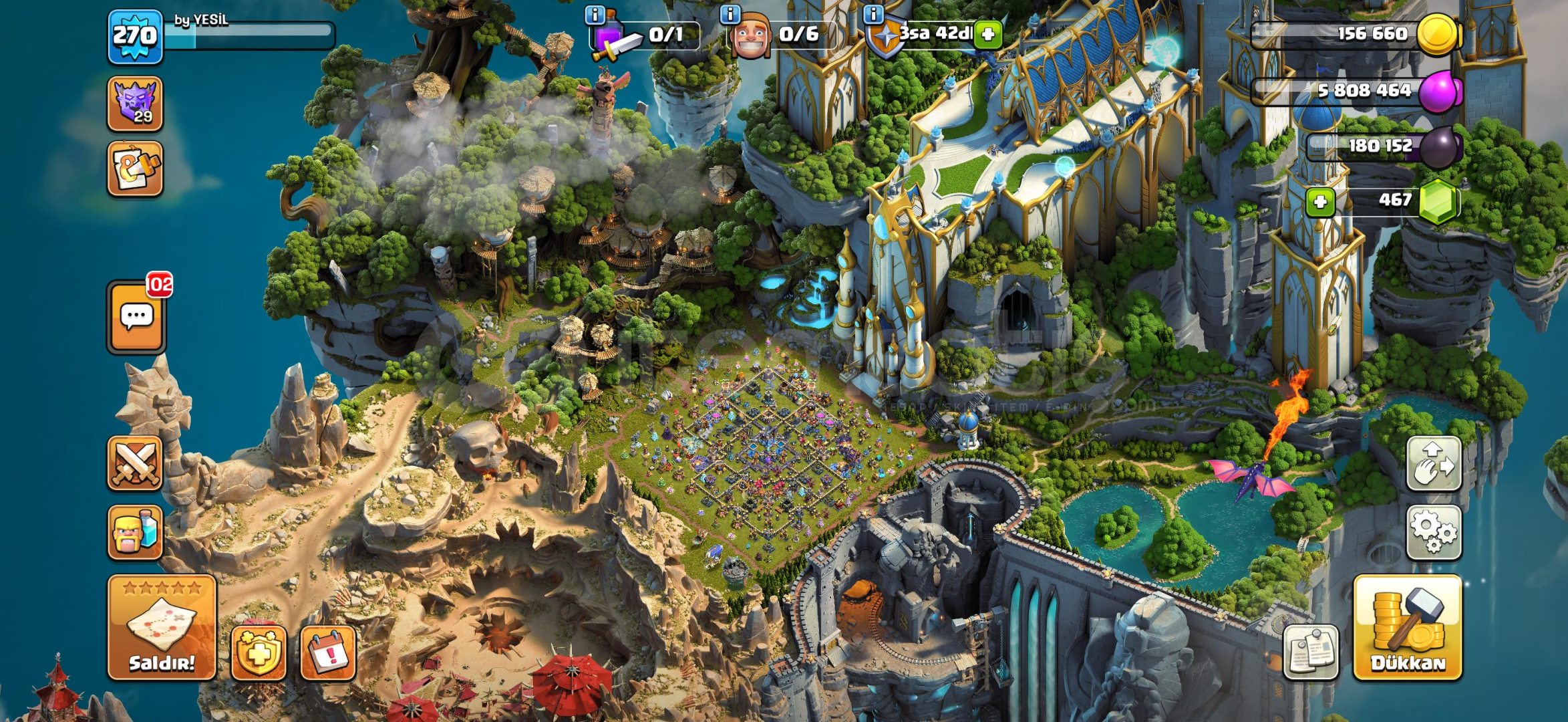Open the layout editor hand-arrows button
1568x722 pixels.
tap(1434, 463)
